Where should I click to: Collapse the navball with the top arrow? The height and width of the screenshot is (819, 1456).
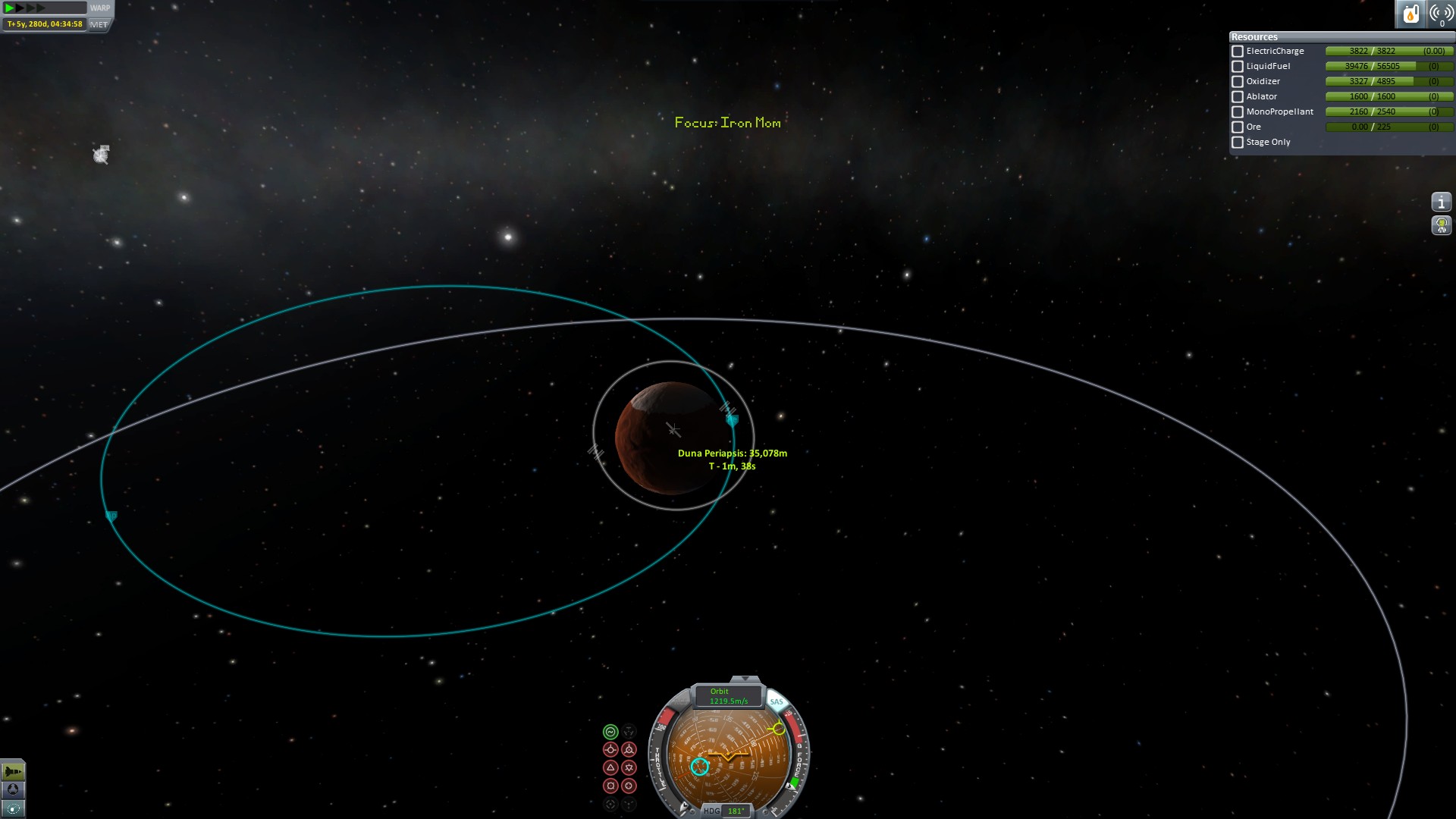coord(745,679)
